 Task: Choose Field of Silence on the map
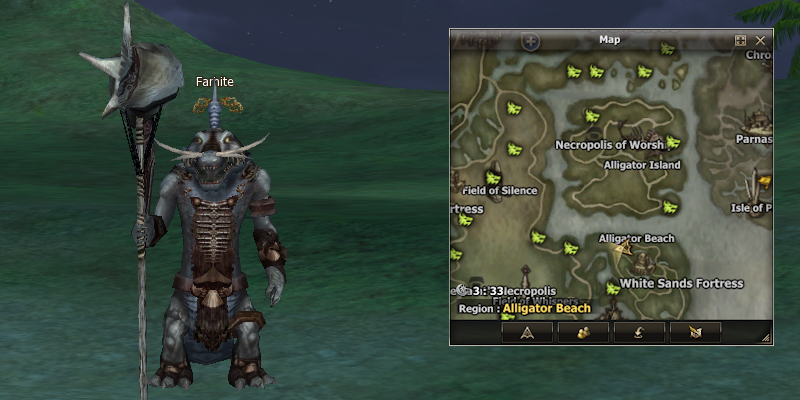499,191
